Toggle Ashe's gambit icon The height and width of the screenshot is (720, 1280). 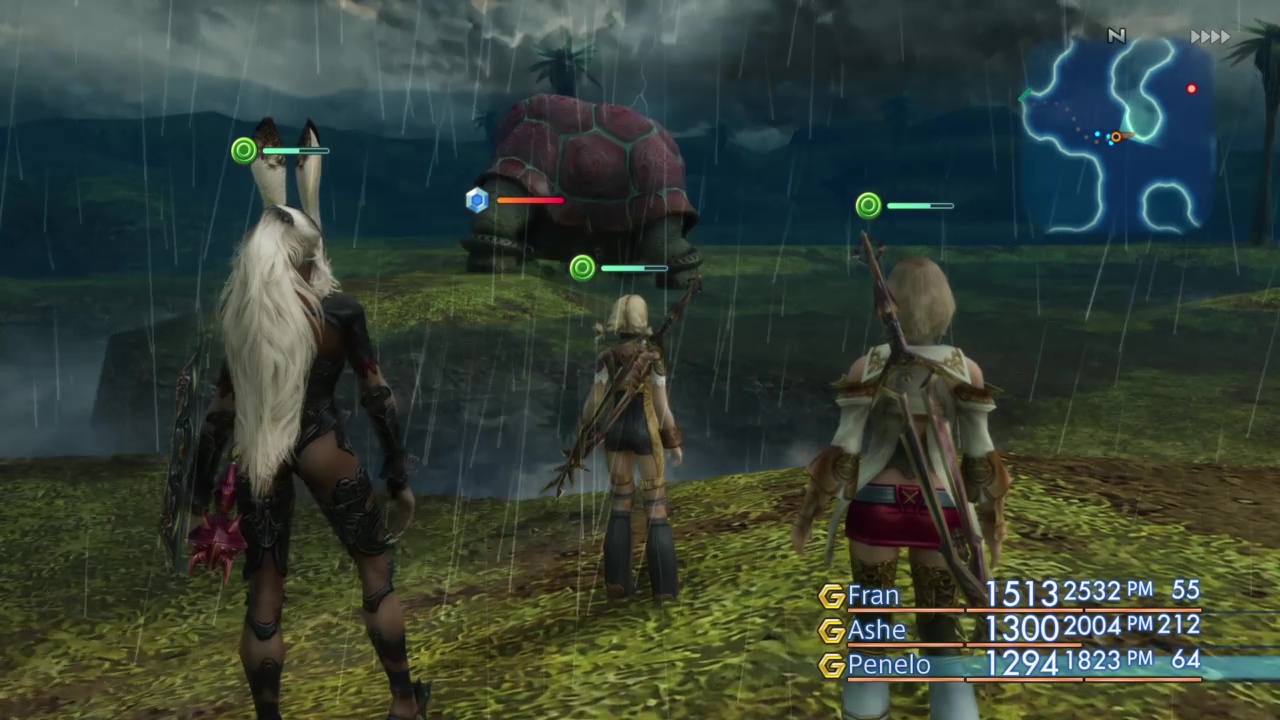click(831, 631)
